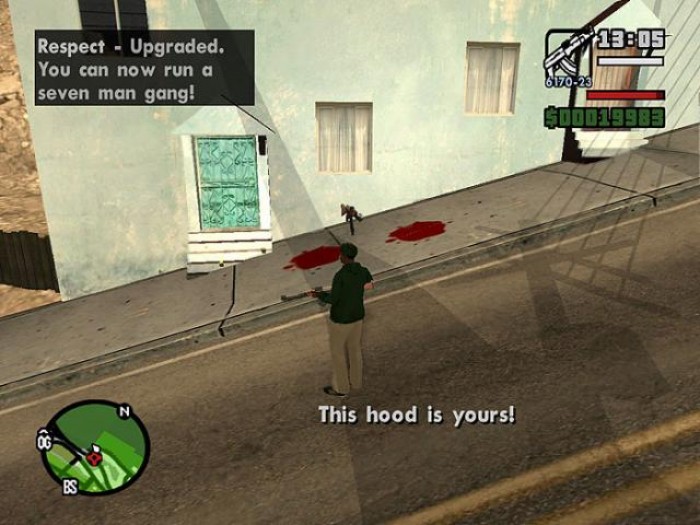Open the circular radar minimap
The image size is (700, 525).
coord(98,449)
